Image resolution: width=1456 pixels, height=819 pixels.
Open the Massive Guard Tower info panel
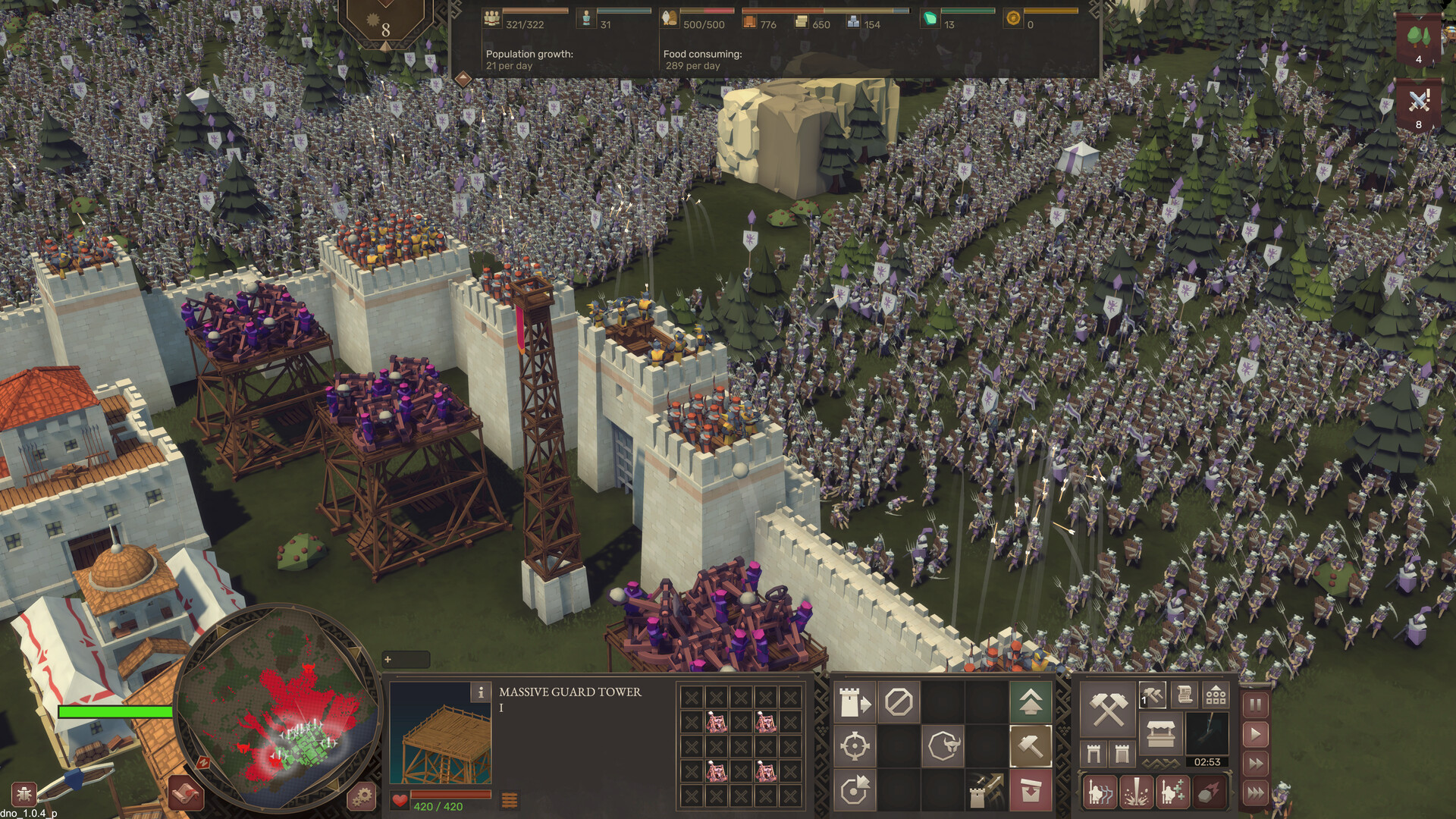coord(482,692)
